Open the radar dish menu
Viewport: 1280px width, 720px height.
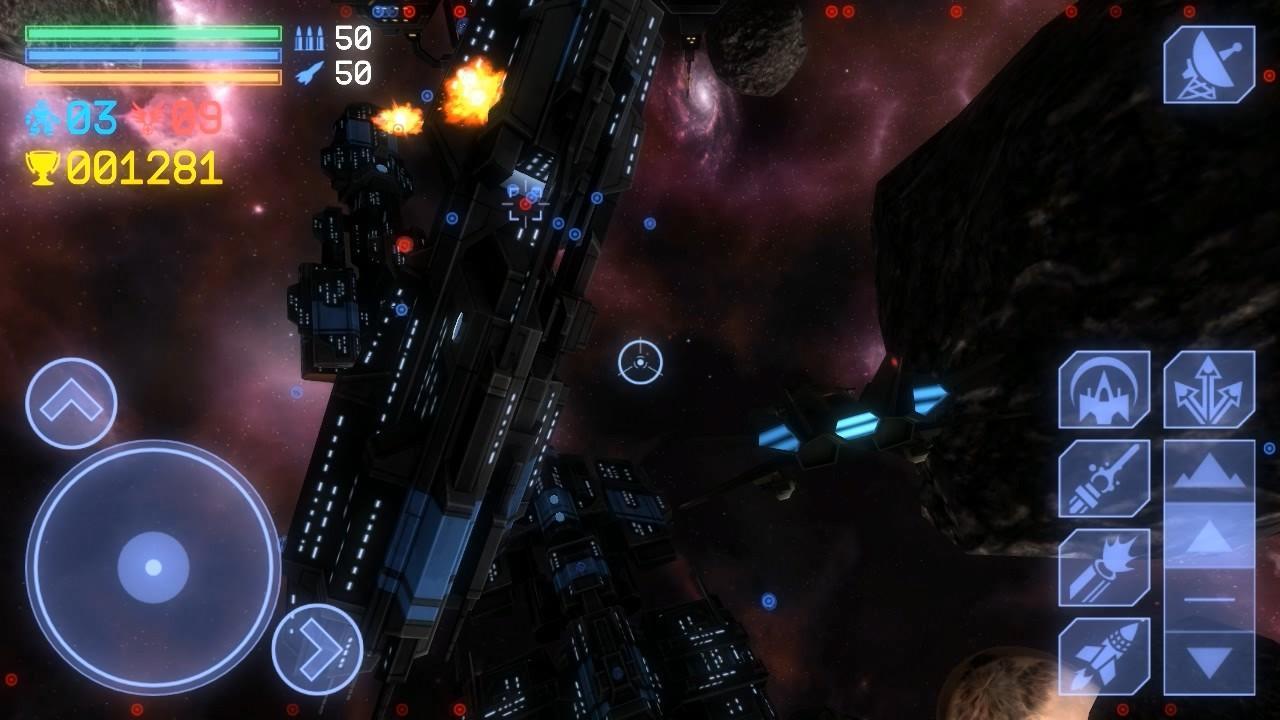click(1209, 65)
